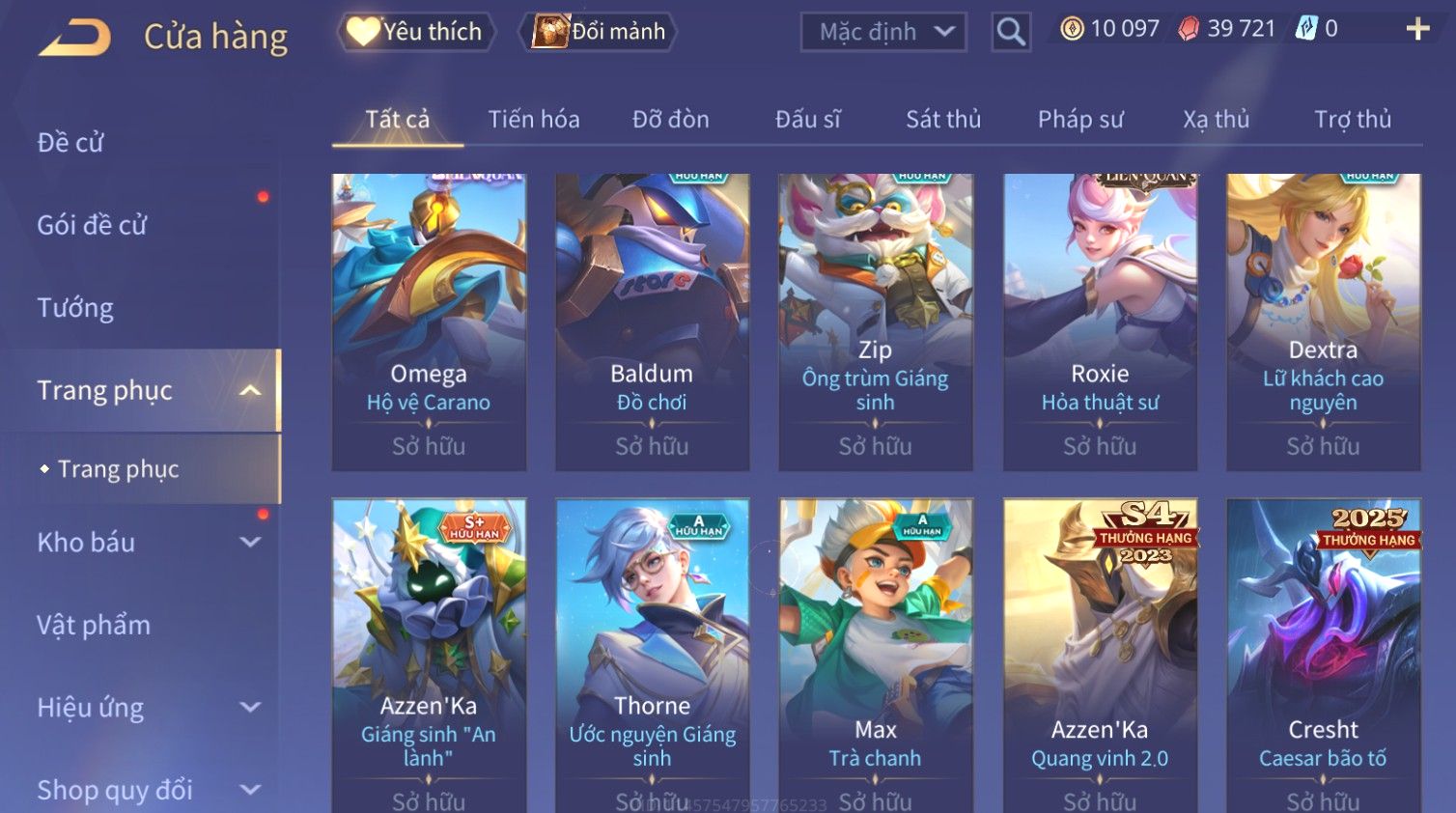This screenshot has width=1456, height=813.
Task: Open the Đổi mảnh exchange
Action: tap(599, 32)
